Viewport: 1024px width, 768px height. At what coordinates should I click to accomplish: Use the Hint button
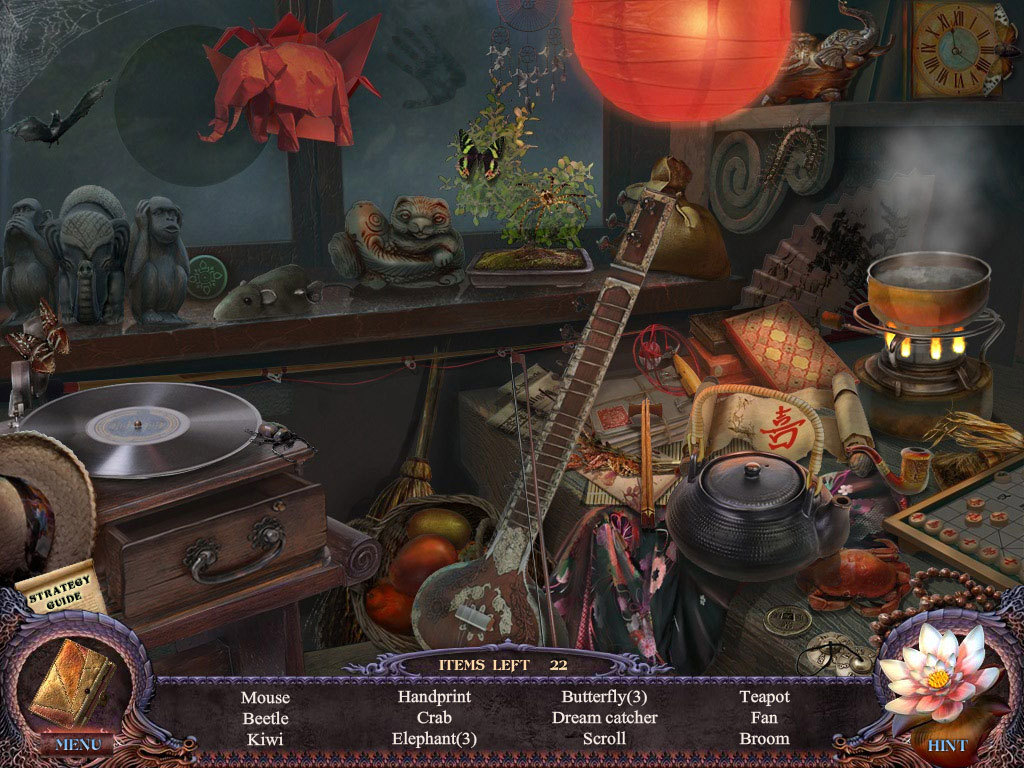946,746
